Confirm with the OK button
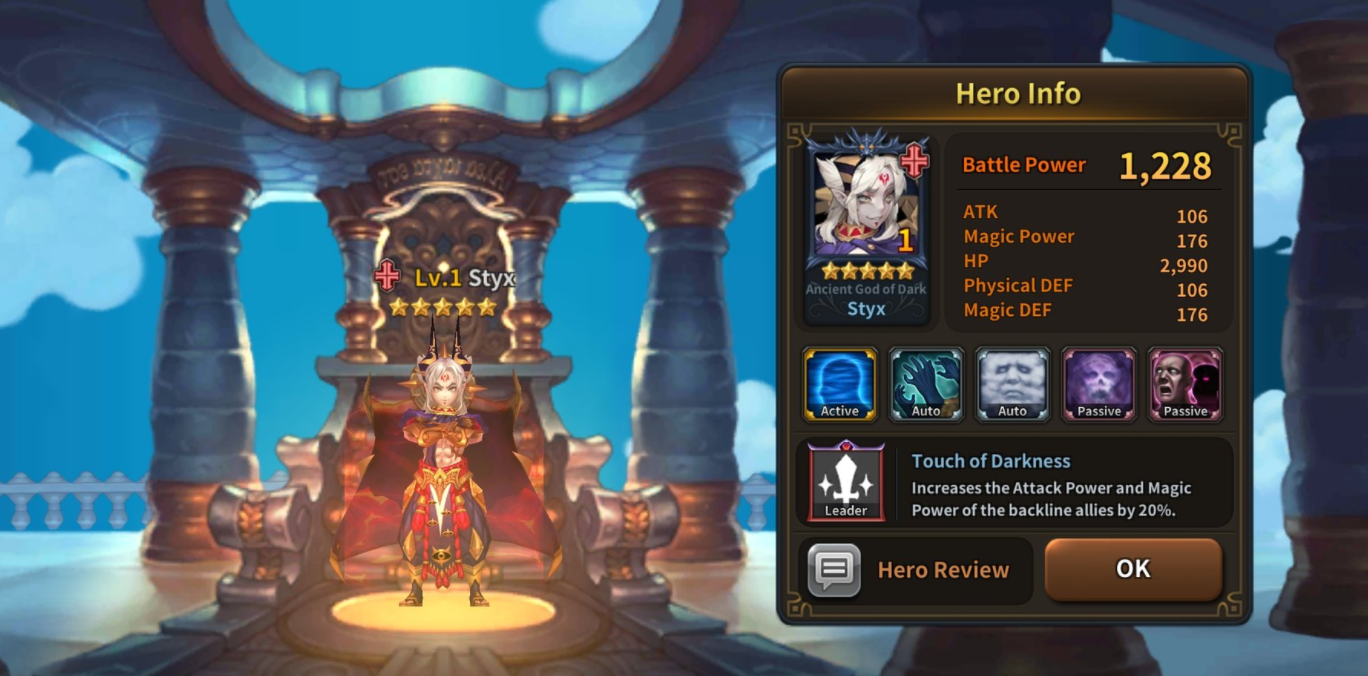 pyautogui.click(x=1133, y=569)
